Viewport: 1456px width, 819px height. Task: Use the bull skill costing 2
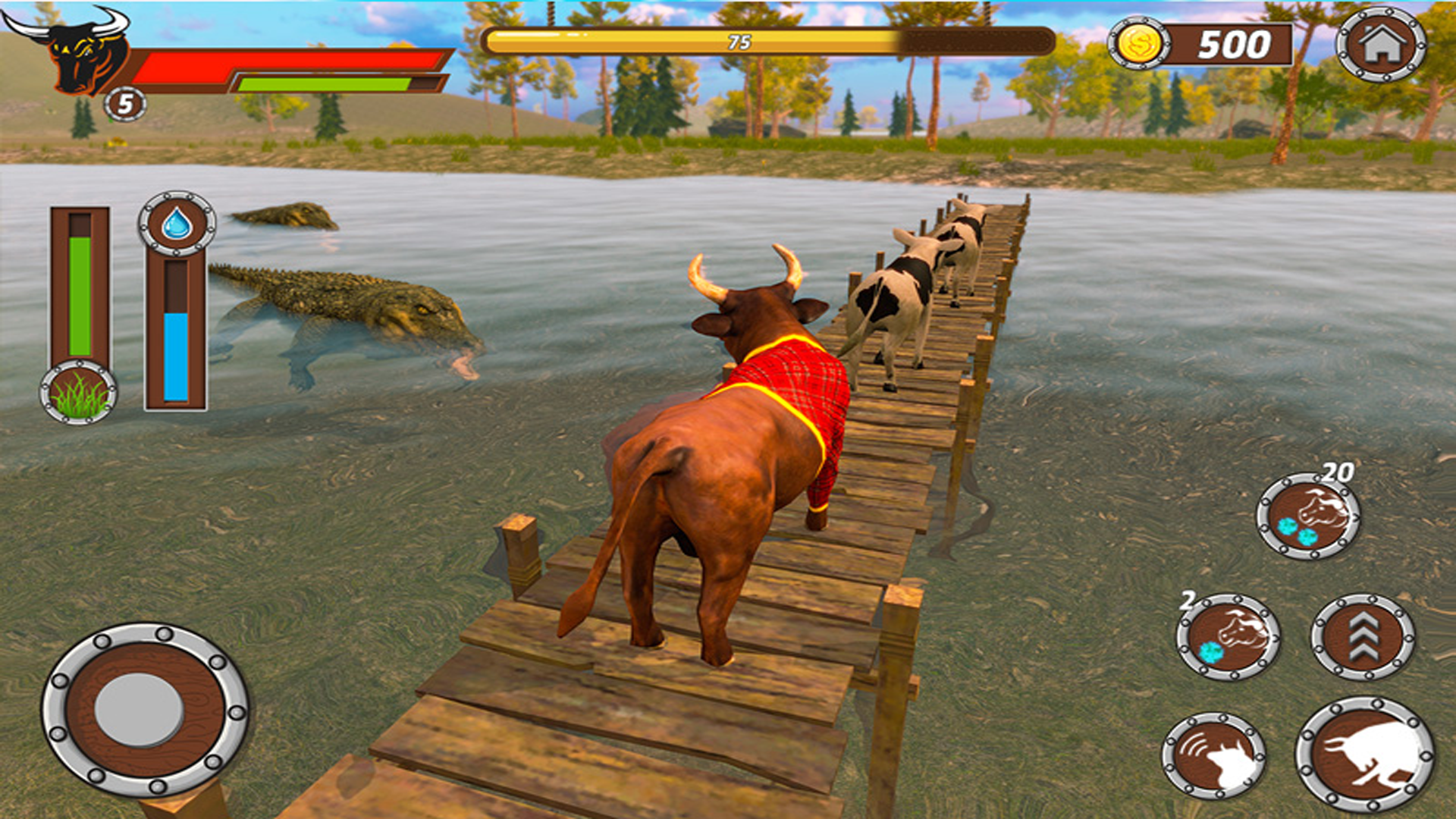click(x=1228, y=637)
